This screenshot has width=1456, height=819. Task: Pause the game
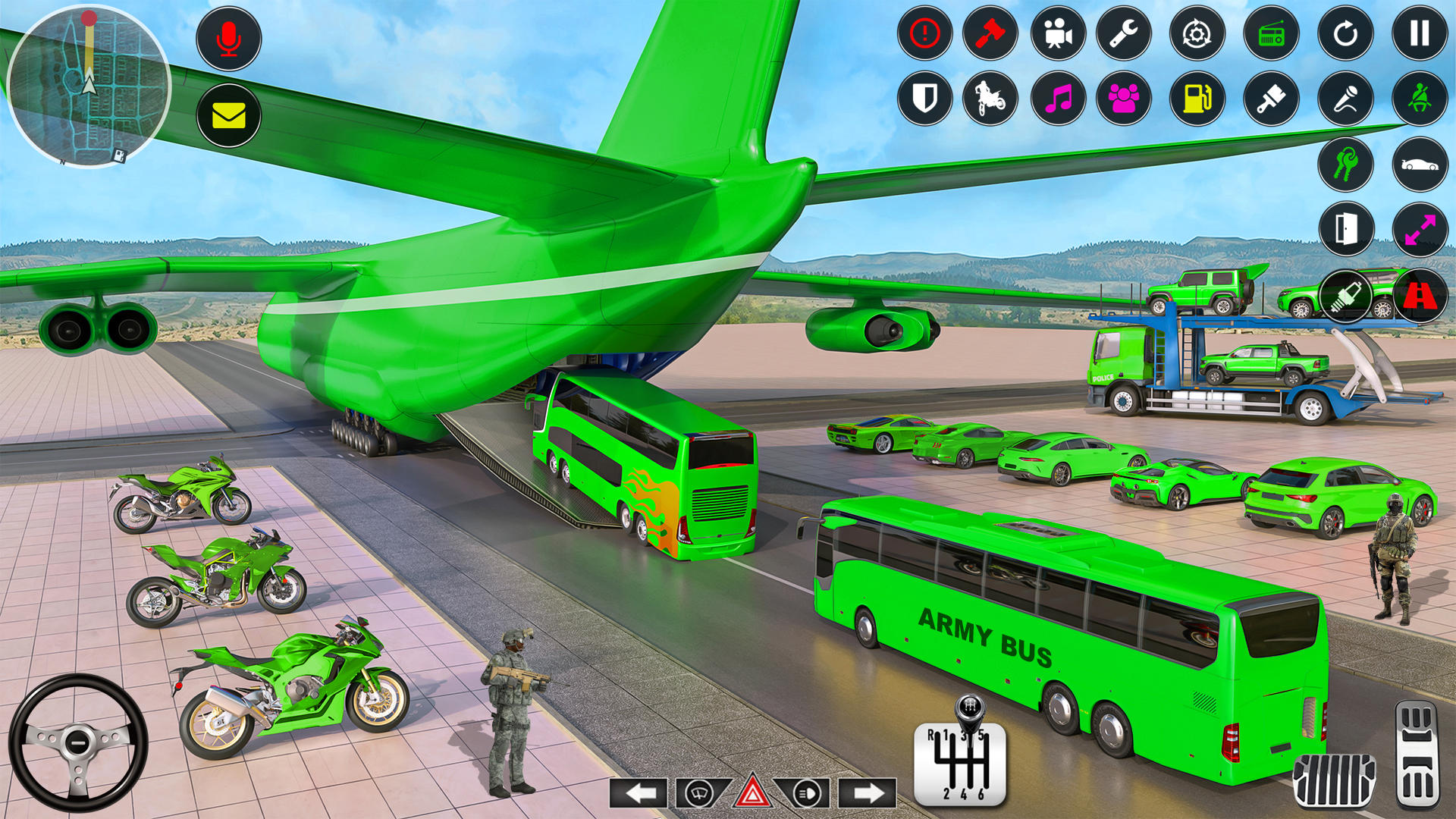point(1418,34)
